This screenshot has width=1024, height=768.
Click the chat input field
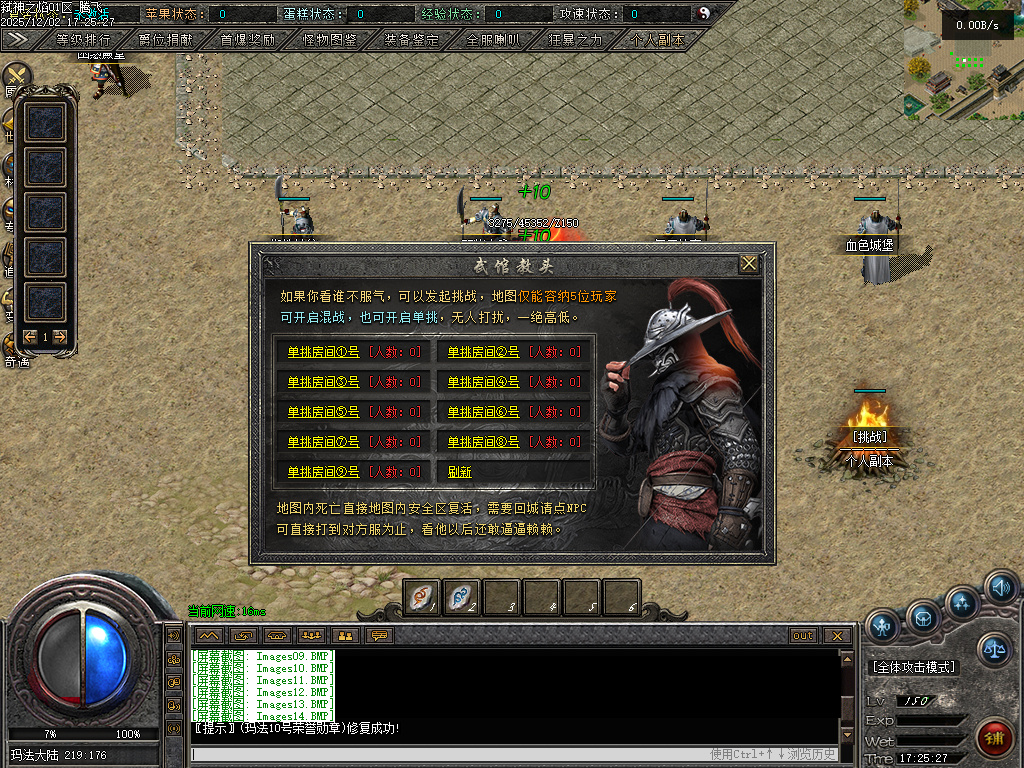450,754
